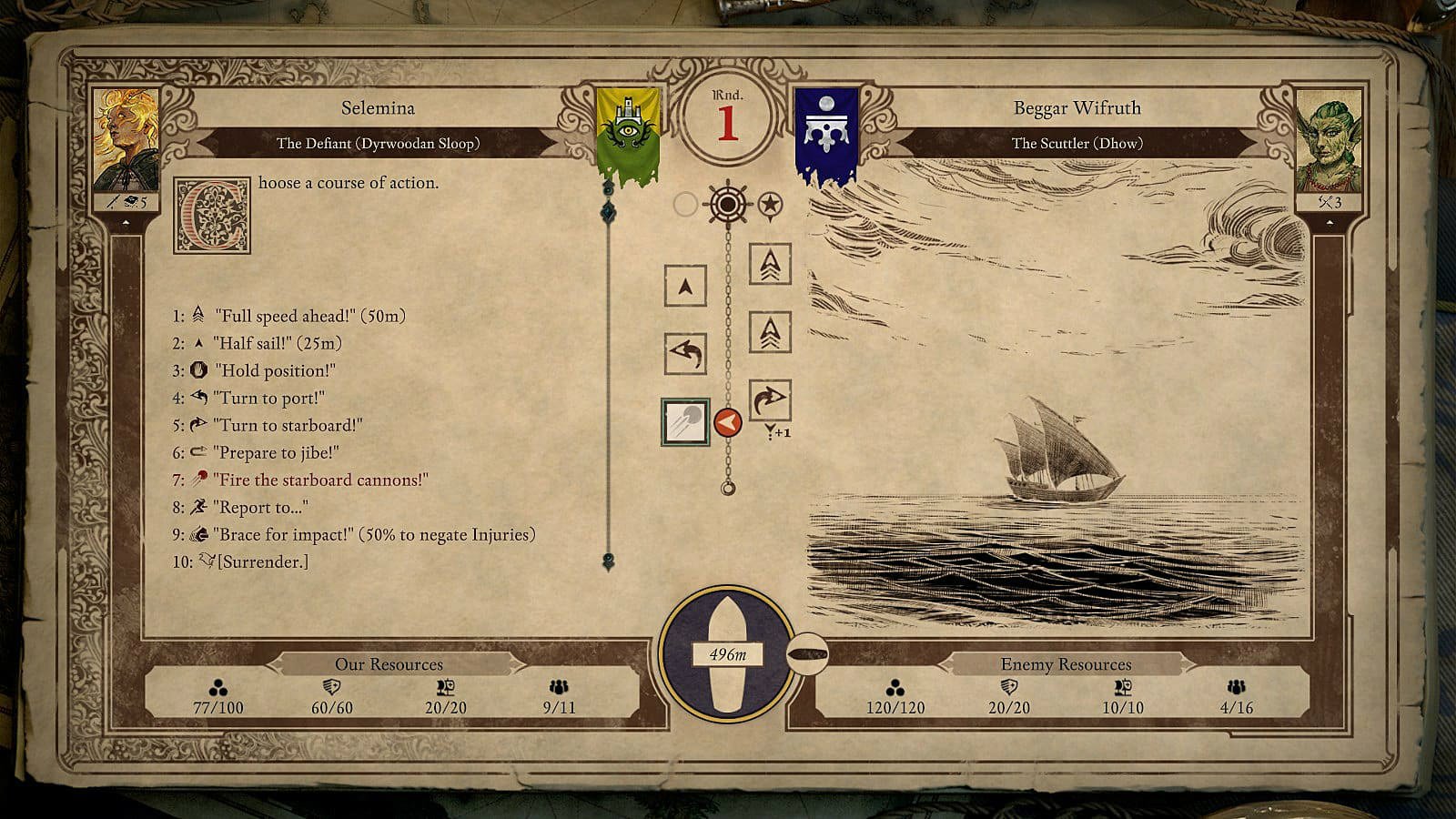Click Selemina's captain portrait
The image size is (1456, 819).
tap(126, 141)
